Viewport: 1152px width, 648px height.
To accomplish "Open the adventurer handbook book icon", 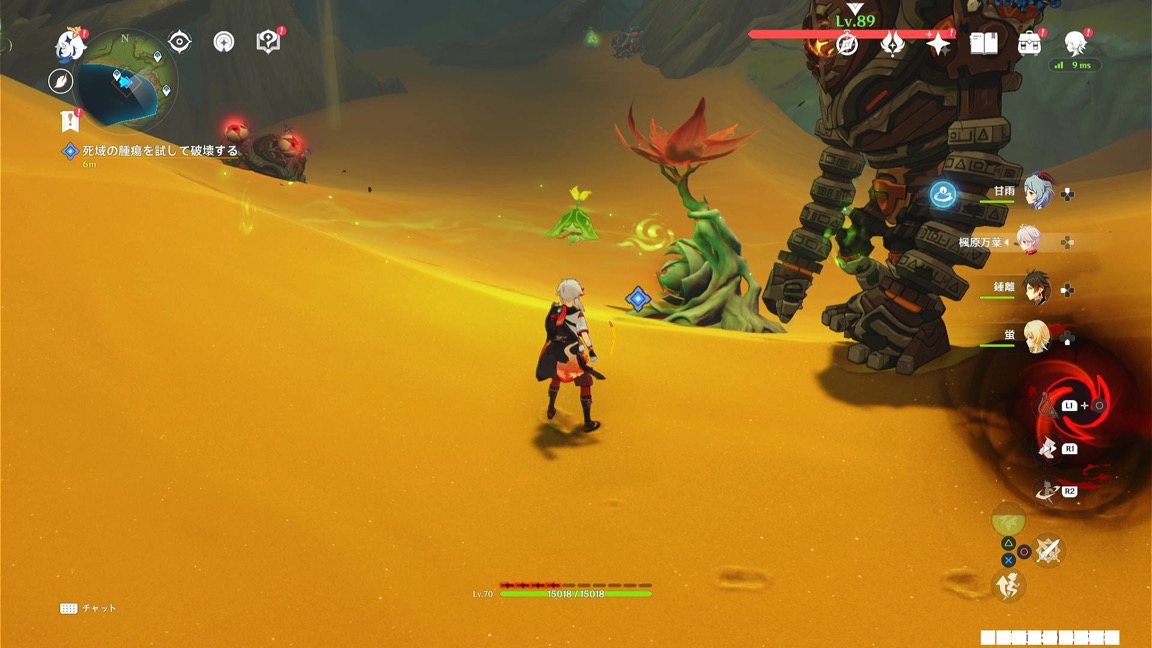I will pos(984,44).
